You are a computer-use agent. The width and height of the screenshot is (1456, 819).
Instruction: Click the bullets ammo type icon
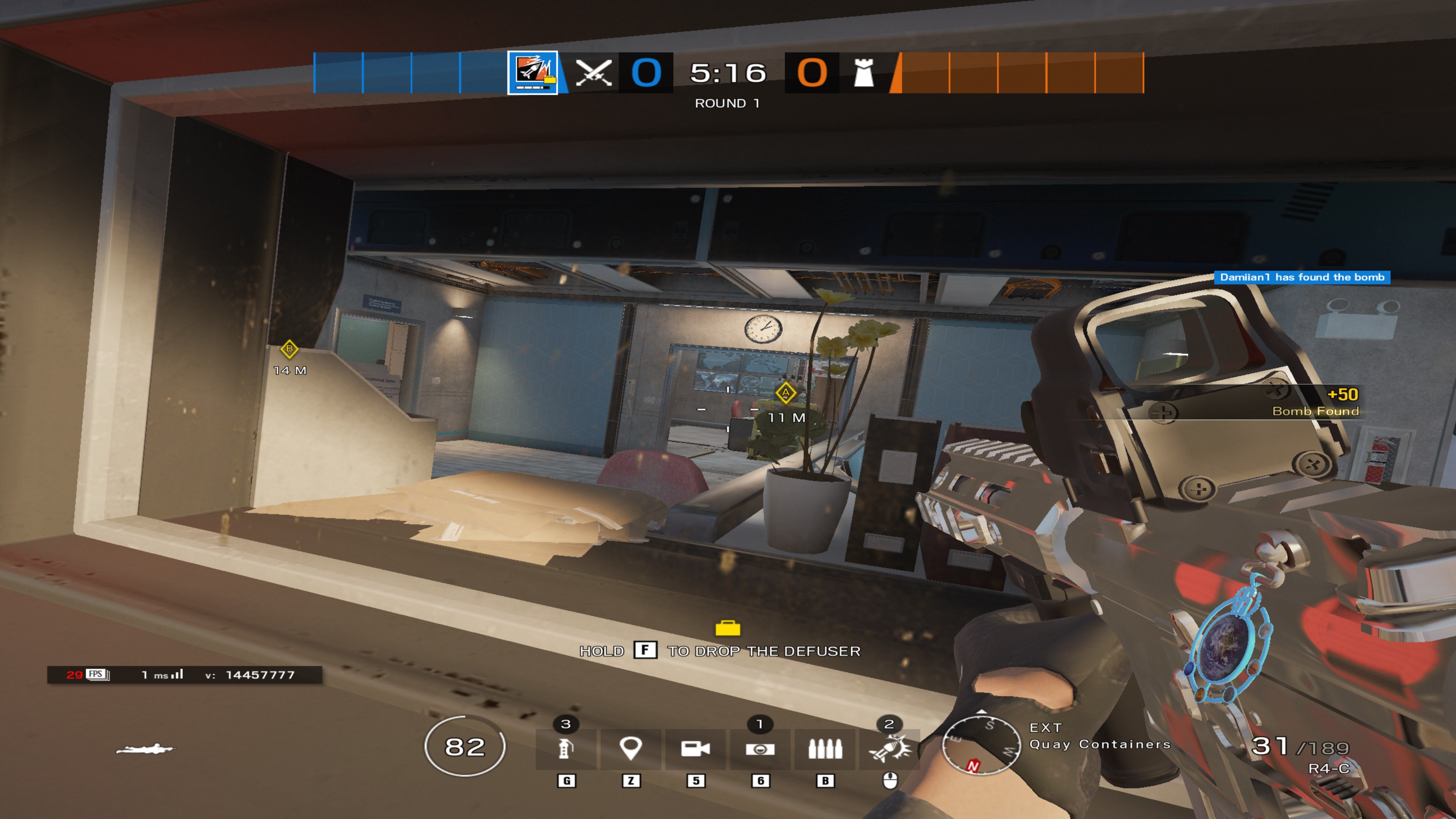point(825,749)
